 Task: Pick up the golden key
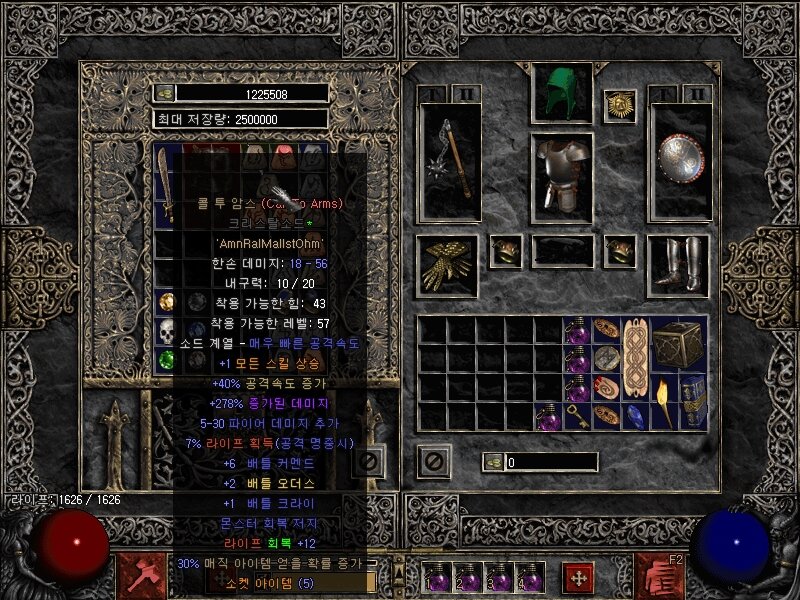click(577, 416)
